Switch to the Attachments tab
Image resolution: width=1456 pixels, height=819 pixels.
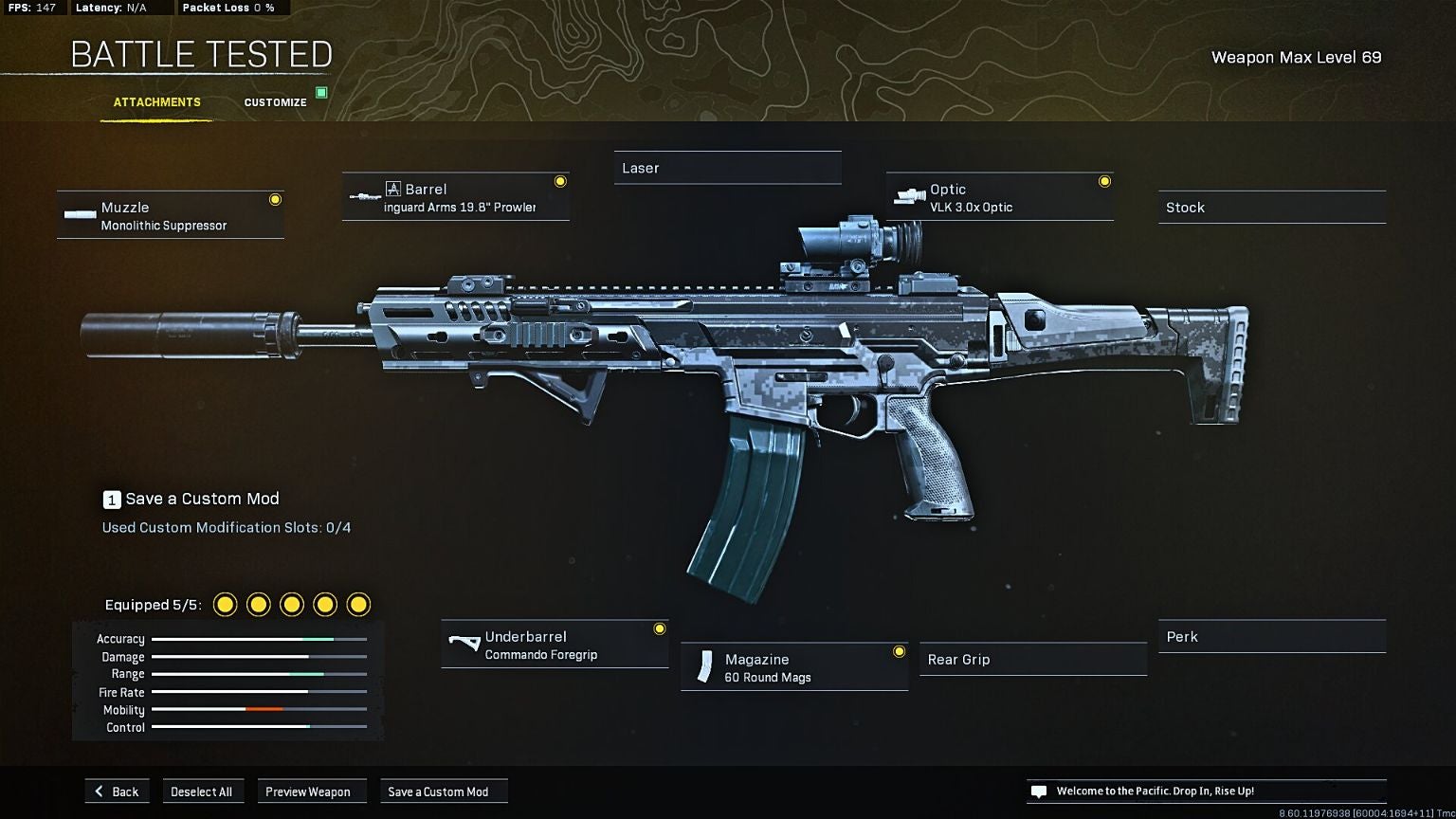[156, 102]
